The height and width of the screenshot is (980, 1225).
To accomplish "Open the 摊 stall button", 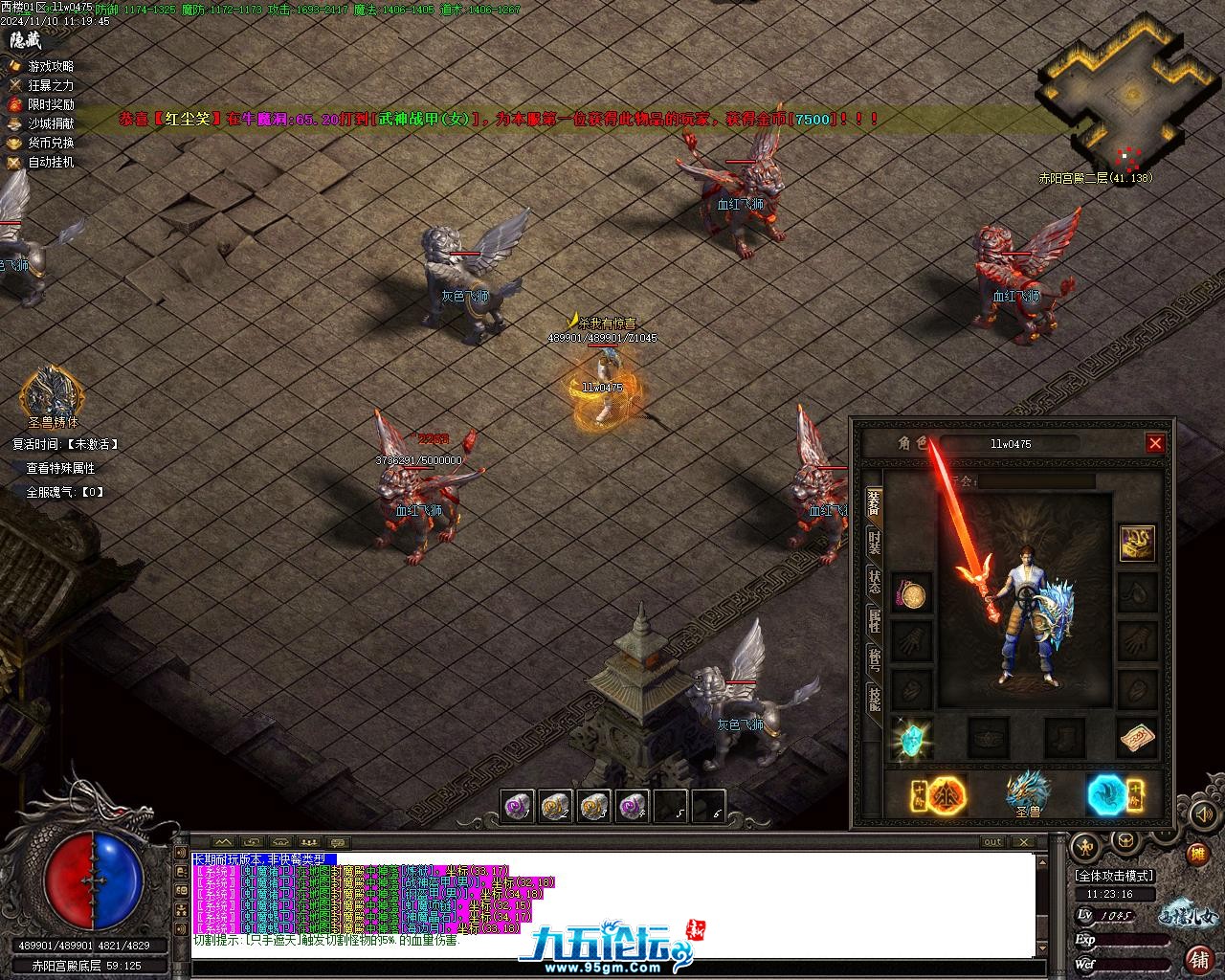I will point(1196,855).
